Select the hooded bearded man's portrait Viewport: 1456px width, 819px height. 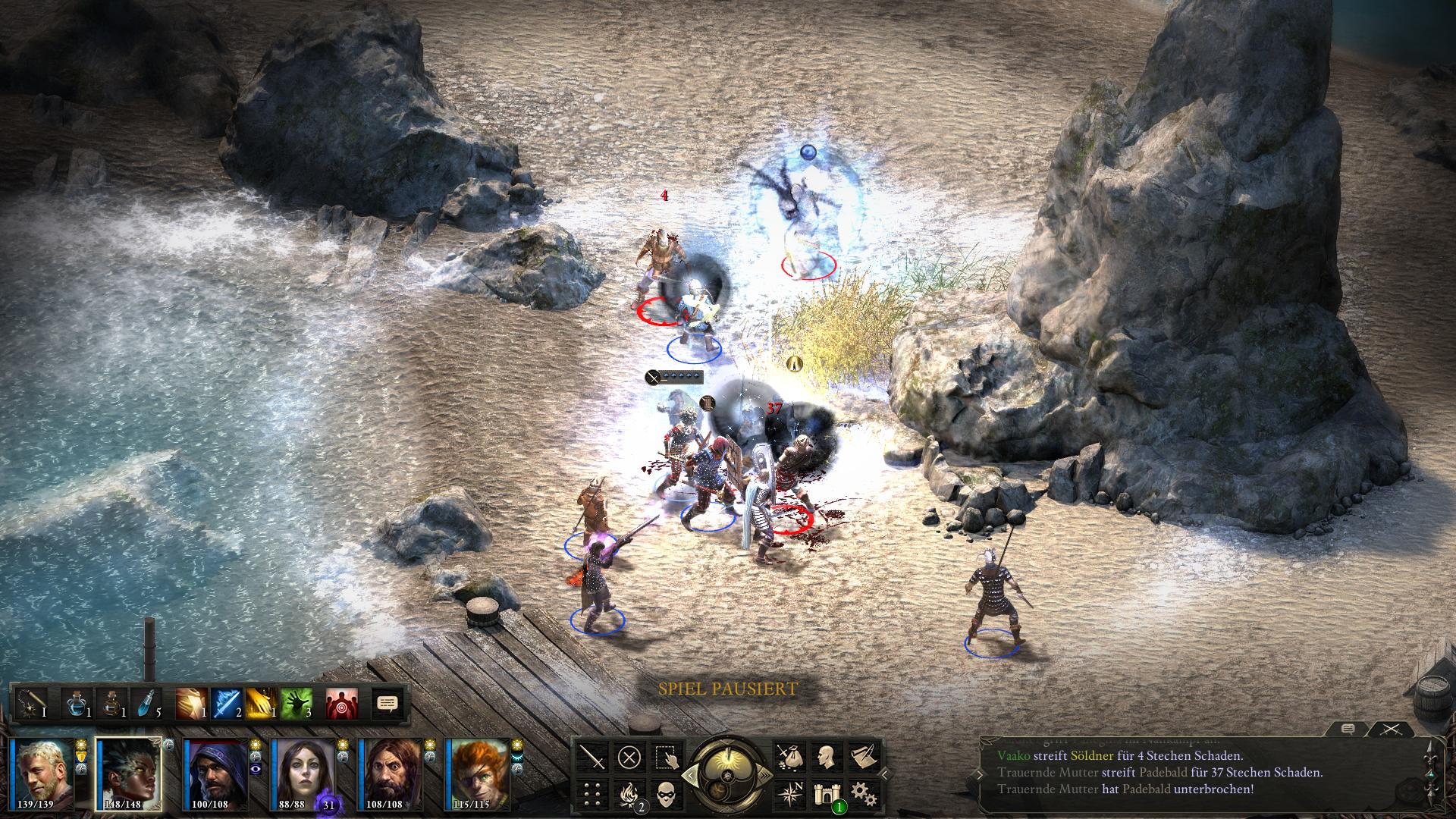217,773
